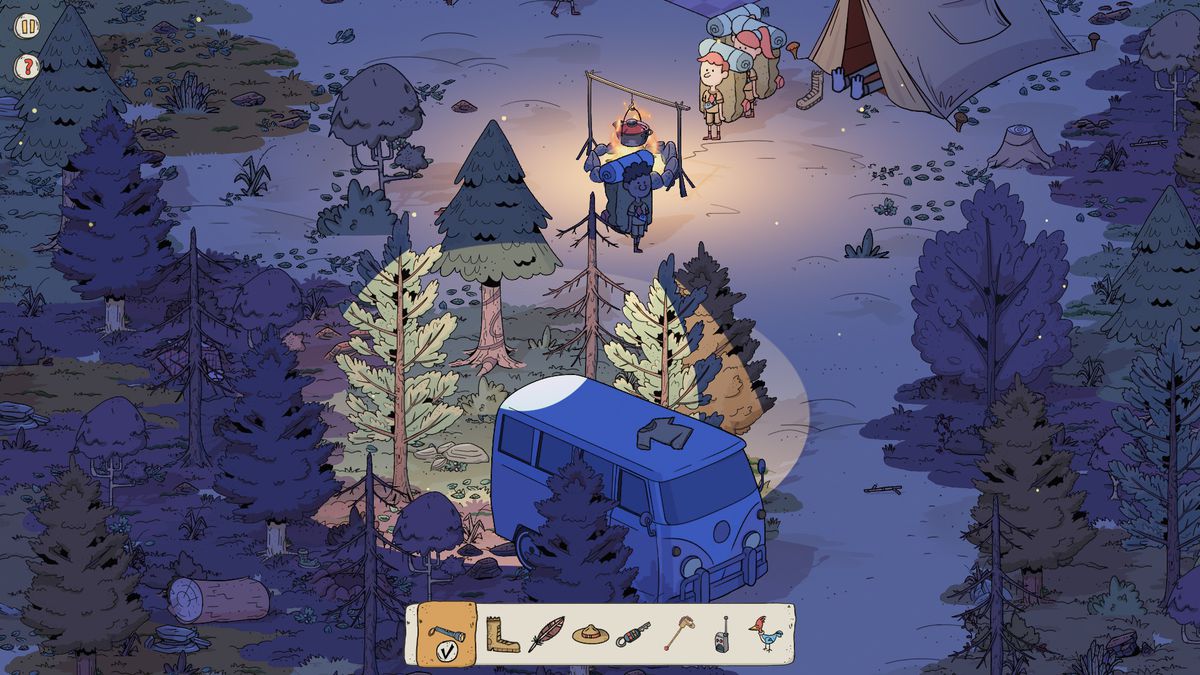Pick the ranger hat item
Viewport: 1200px width, 675px height.
point(590,634)
